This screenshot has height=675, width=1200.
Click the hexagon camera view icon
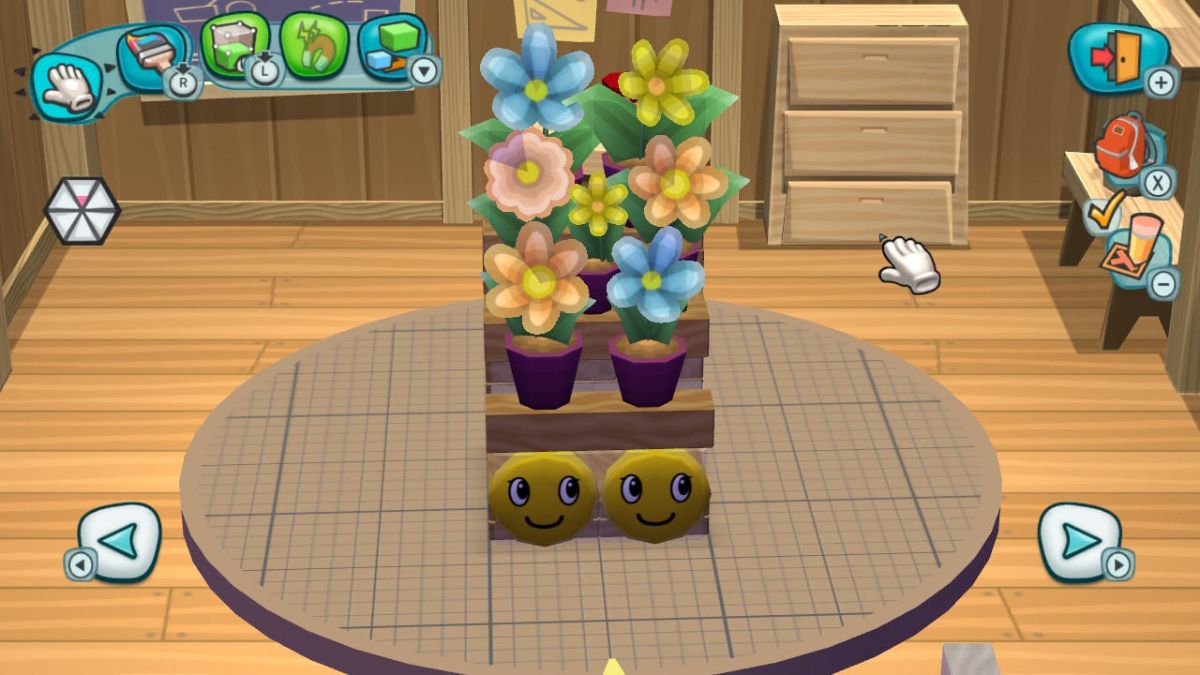click(x=81, y=210)
